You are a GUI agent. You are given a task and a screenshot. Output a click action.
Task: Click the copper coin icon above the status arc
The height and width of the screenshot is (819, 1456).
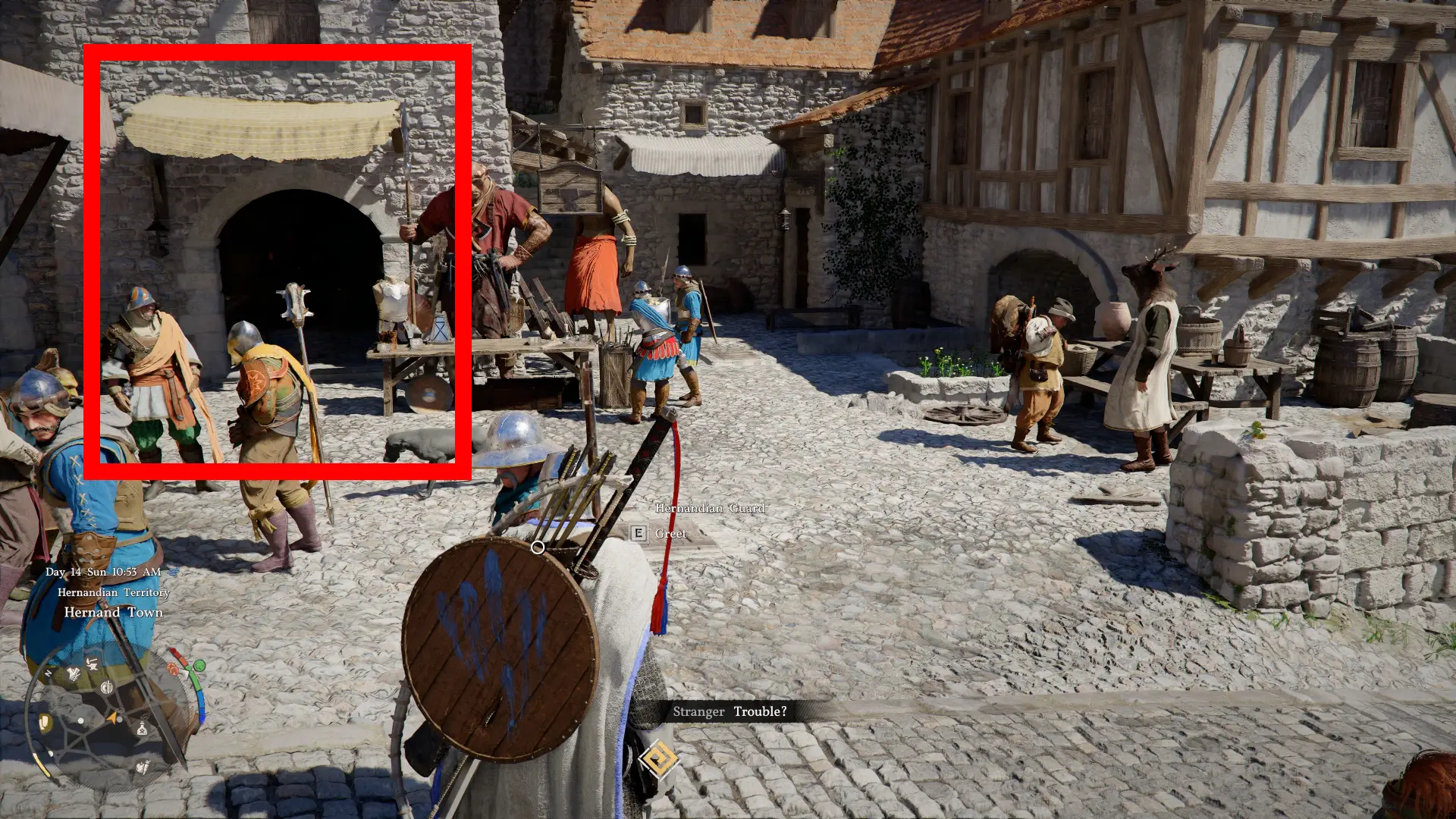[173, 669]
